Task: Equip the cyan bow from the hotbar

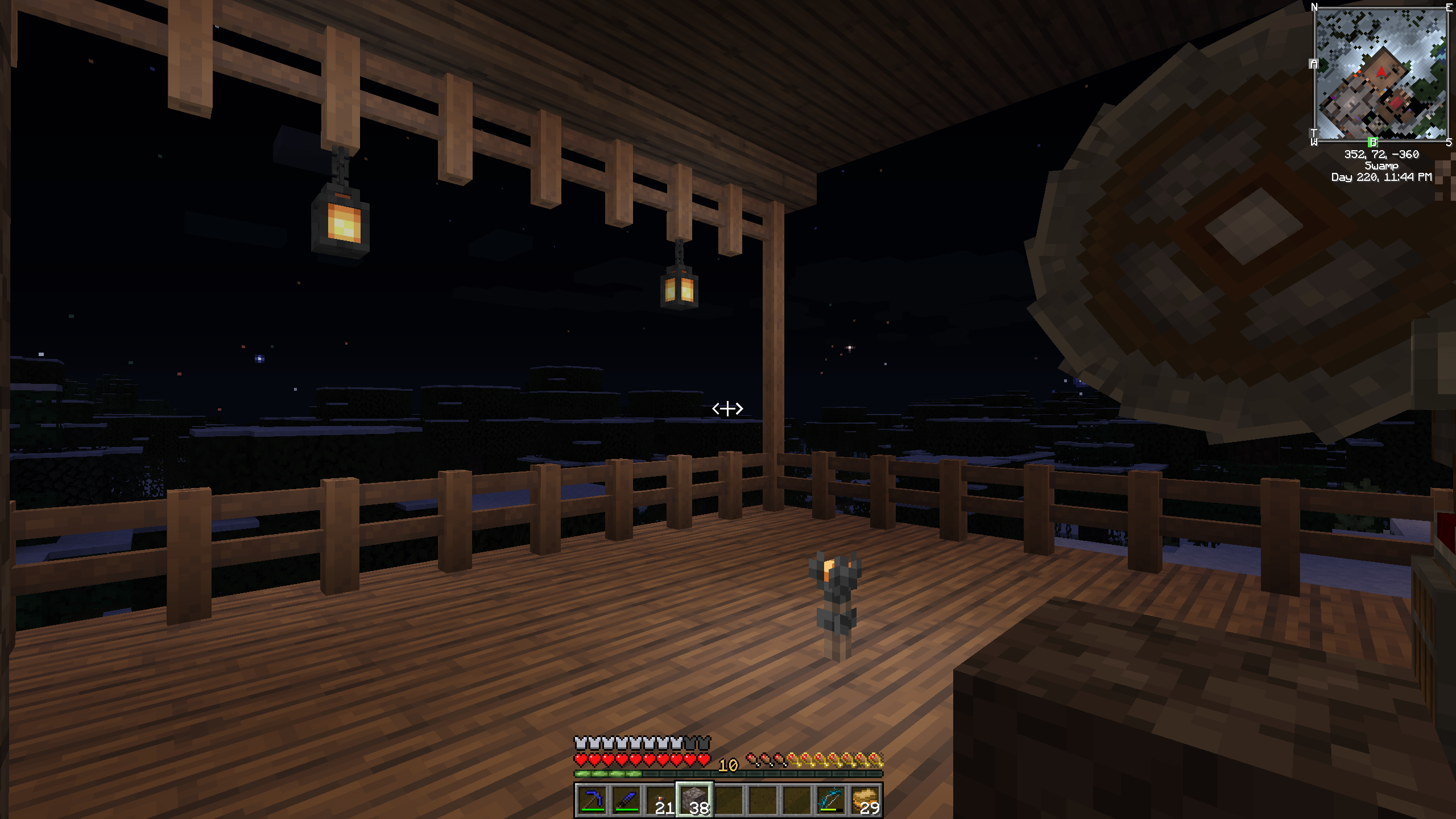Action: 831,800
